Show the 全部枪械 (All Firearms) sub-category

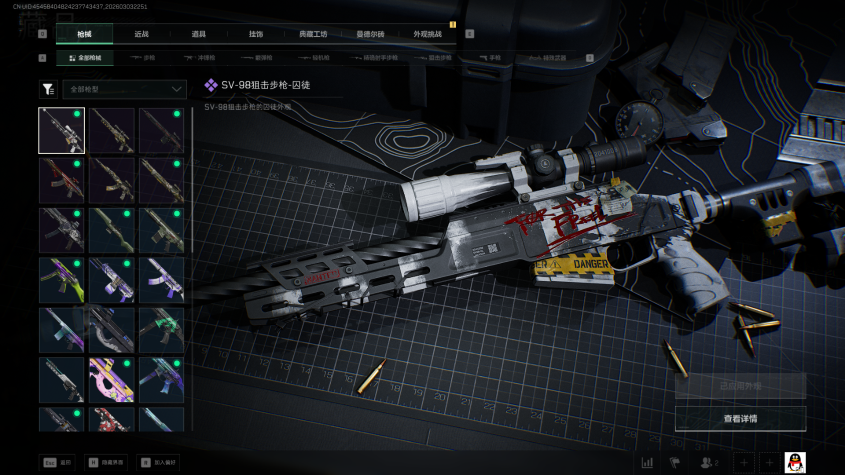click(x=87, y=58)
